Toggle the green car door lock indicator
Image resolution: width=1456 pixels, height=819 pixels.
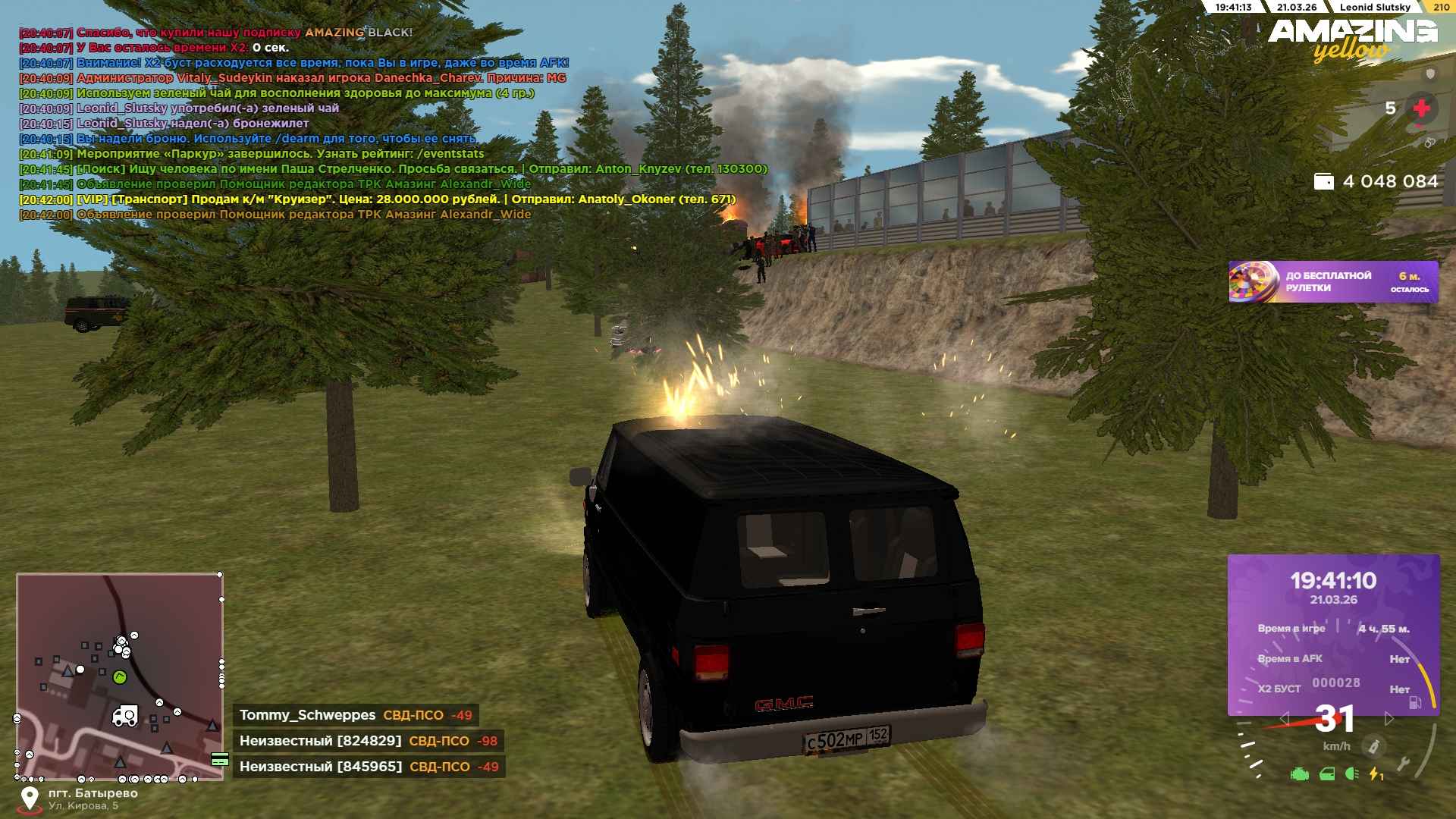click(x=1327, y=774)
